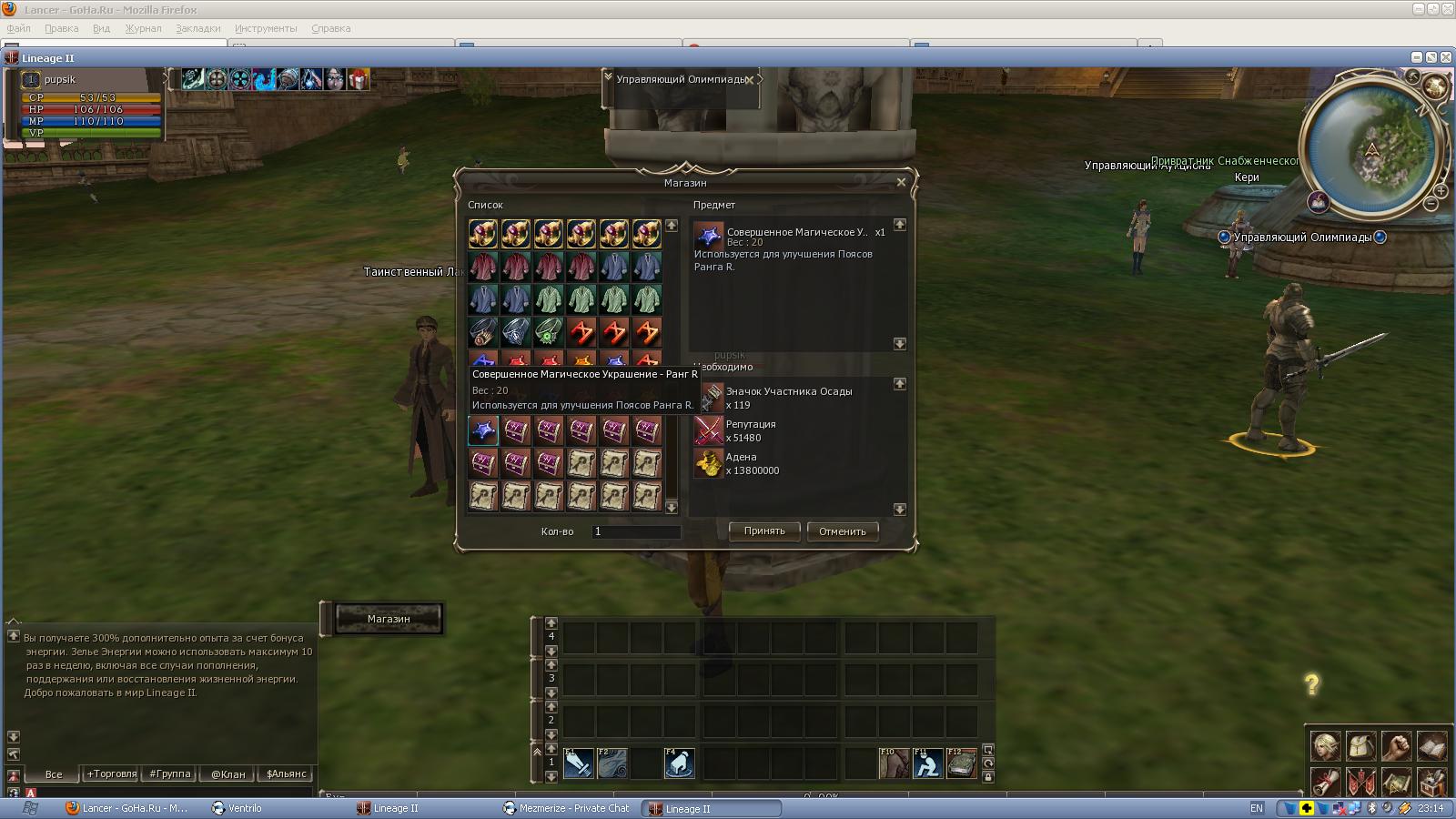The height and width of the screenshot is (819, 1456).
Task: Zoom out on the minimap
Action: [x=1431, y=205]
